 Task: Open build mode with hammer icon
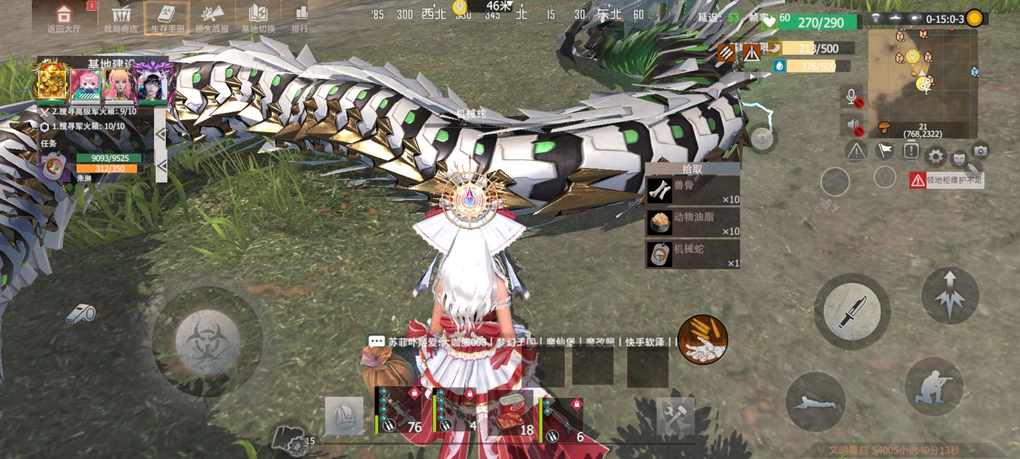coord(675,417)
